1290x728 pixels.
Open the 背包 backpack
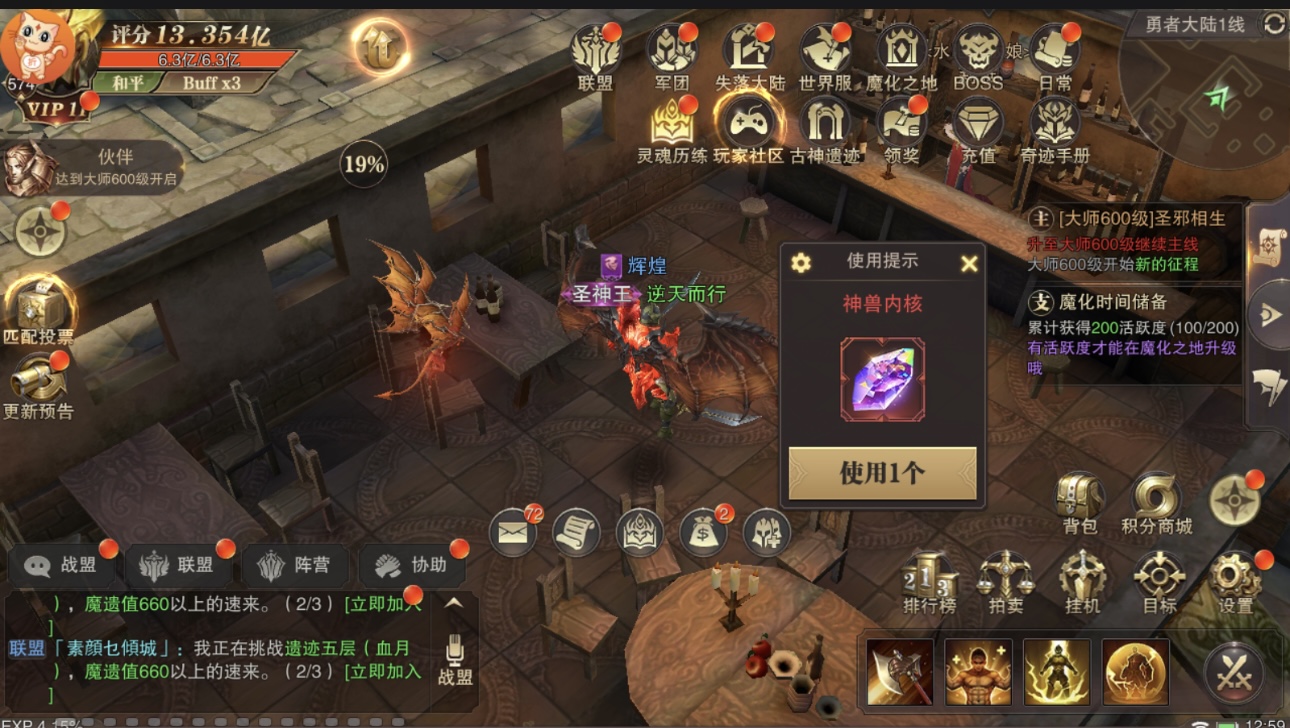coord(1080,503)
